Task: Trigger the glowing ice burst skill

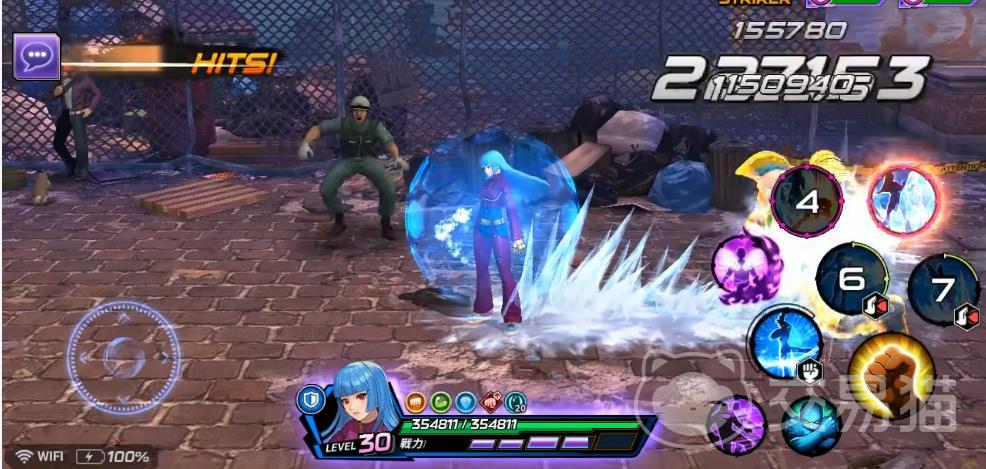Action: point(903,201)
